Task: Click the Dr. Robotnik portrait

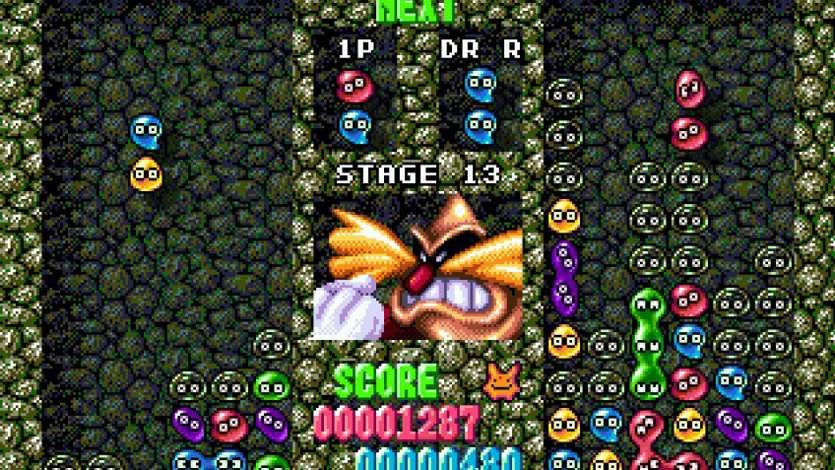Action: click(419, 267)
